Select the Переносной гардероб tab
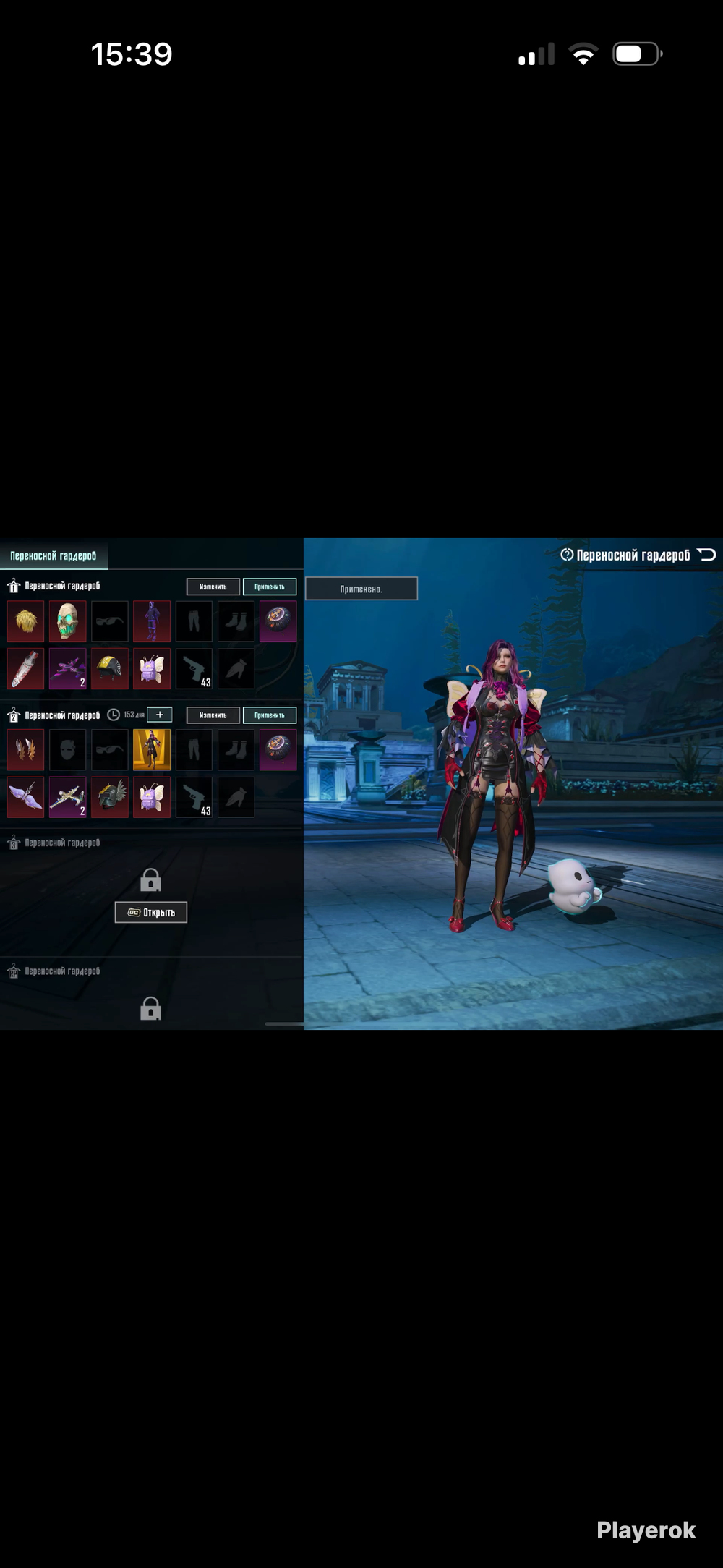 tap(54, 555)
